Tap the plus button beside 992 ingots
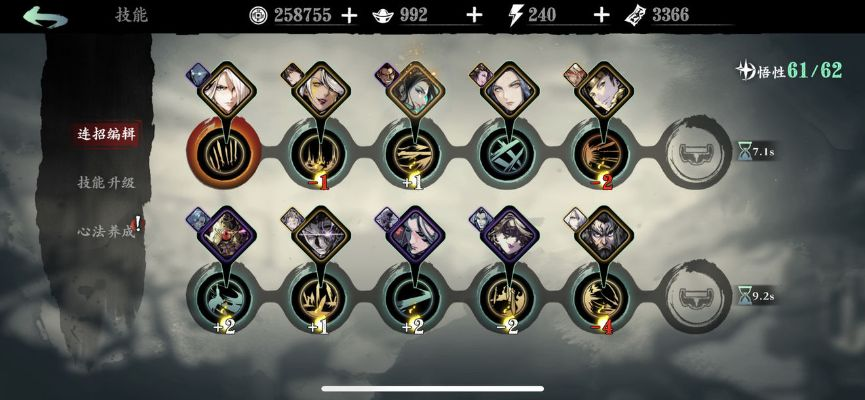 pyautogui.click(x=474, y=15)
